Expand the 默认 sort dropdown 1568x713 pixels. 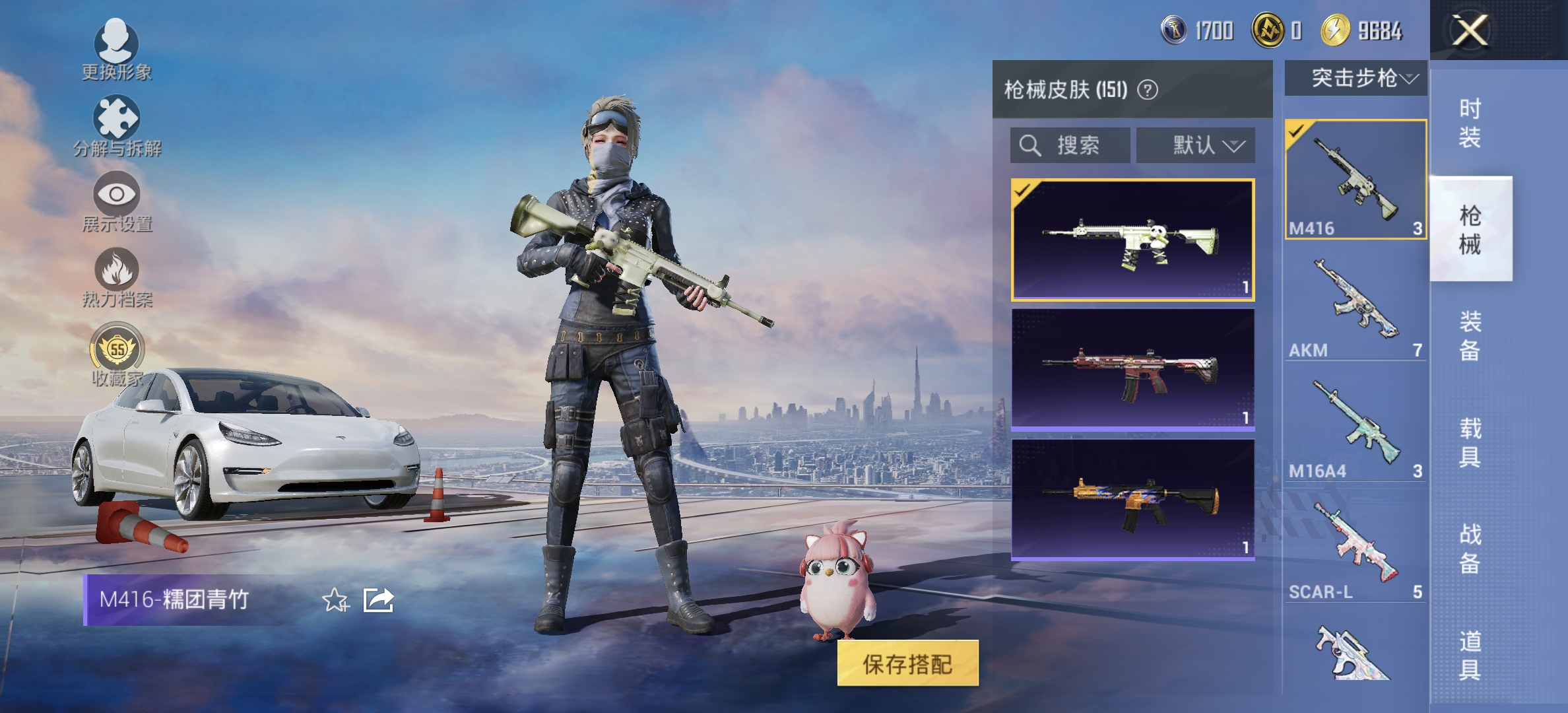[x=1194, y=145]
